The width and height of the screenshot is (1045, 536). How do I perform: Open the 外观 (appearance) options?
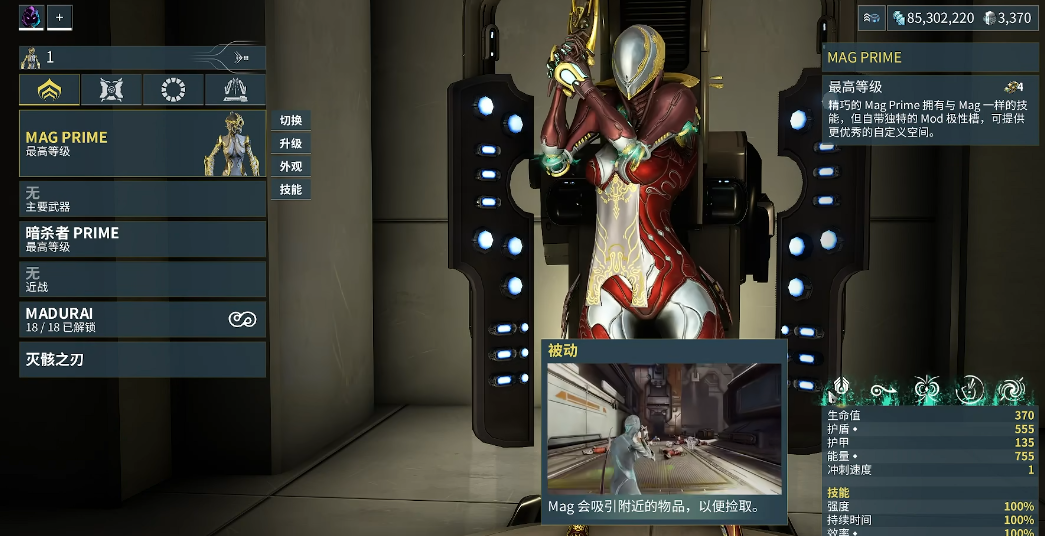(291, 166)
